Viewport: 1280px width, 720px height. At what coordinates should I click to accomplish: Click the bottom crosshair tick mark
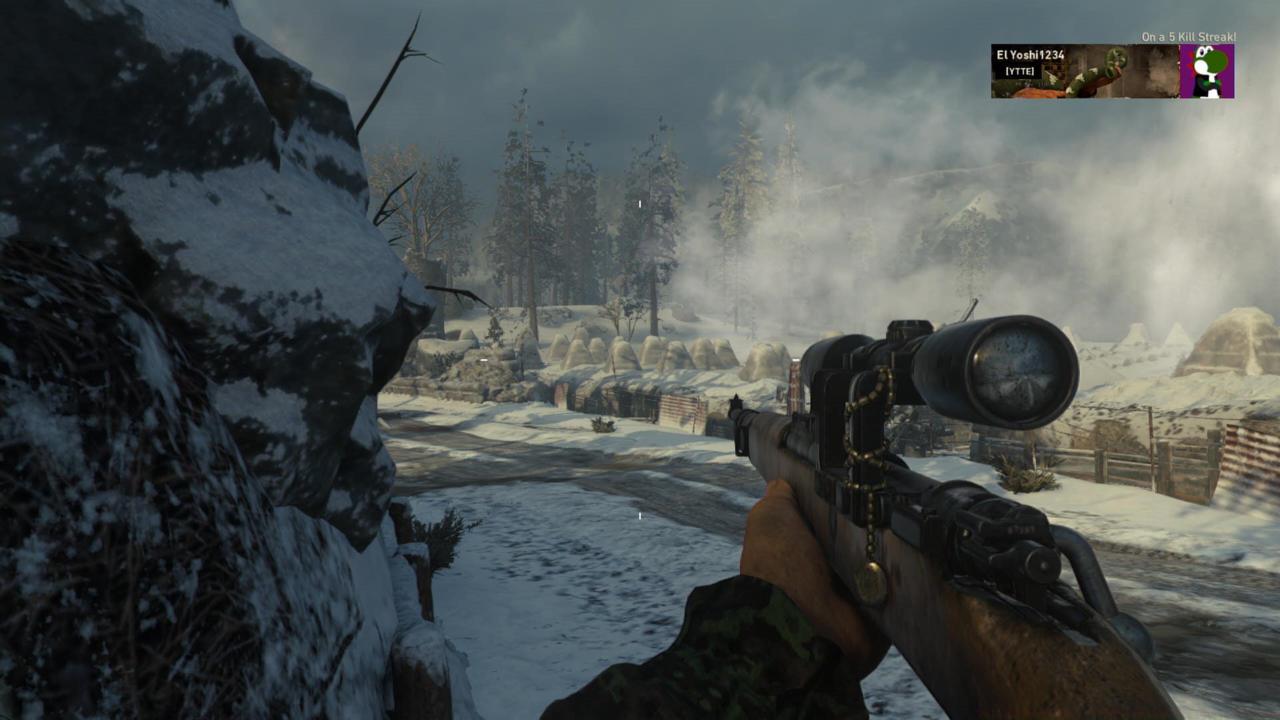coord(638,515)
